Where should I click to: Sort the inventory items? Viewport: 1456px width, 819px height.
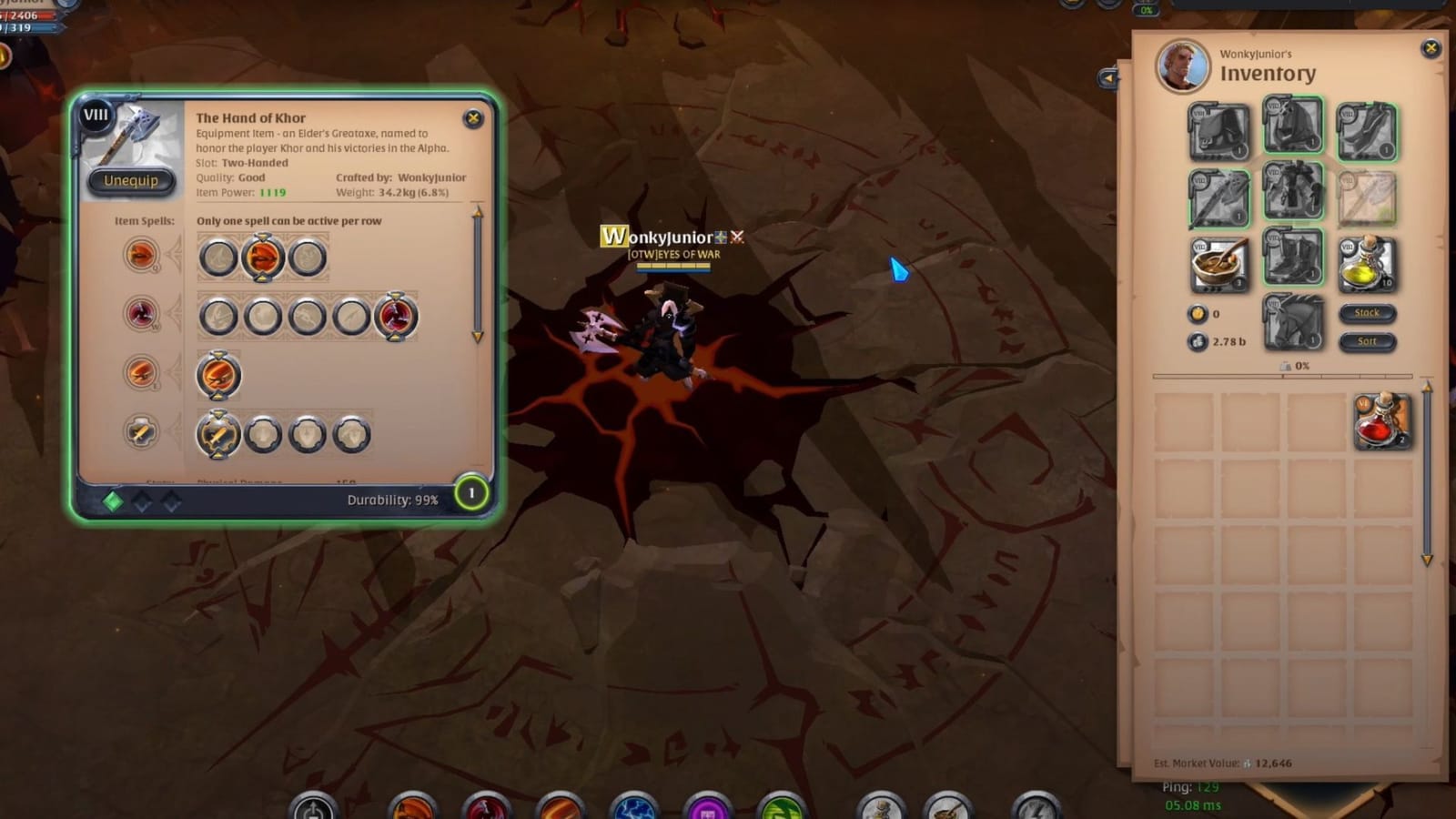(1369, 341)
